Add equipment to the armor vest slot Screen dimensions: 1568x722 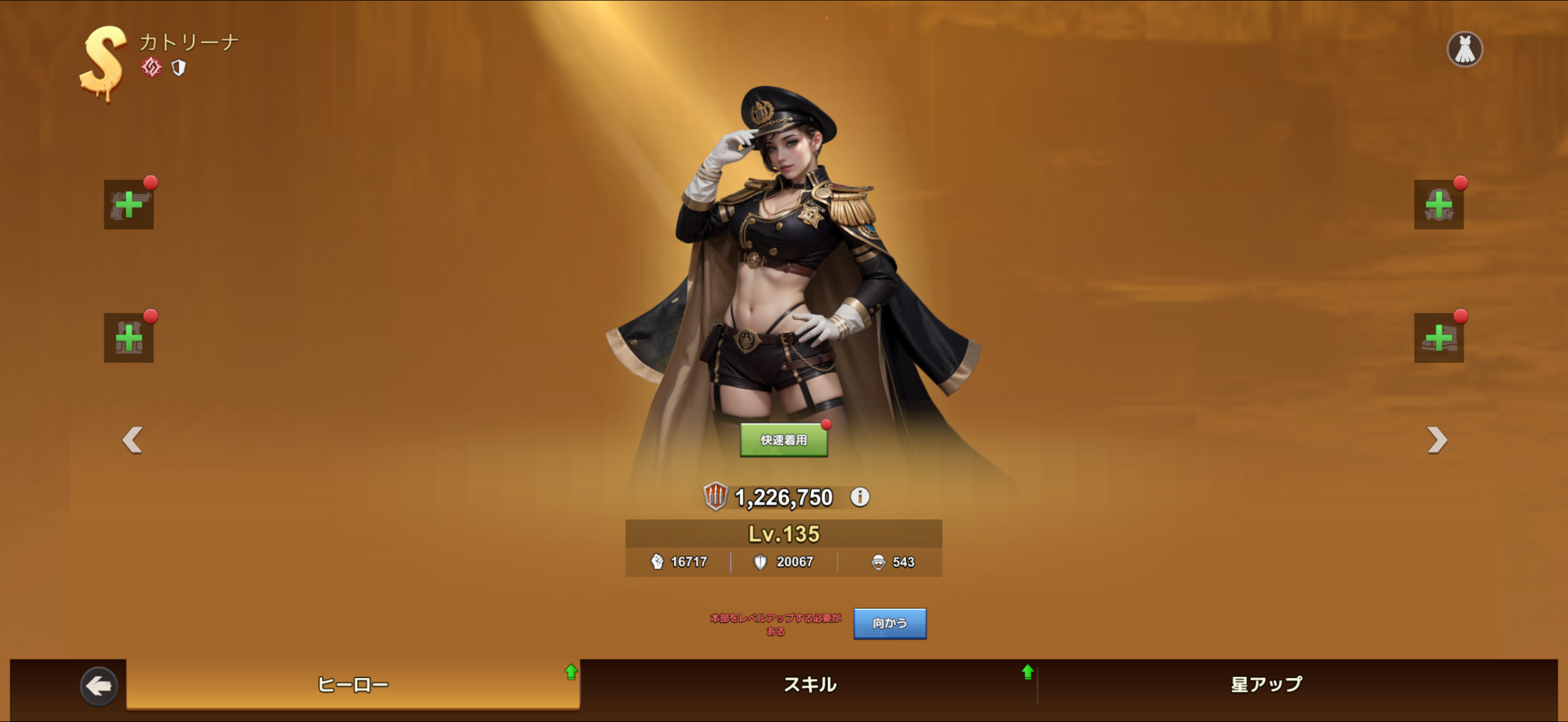tap(129, 338)
